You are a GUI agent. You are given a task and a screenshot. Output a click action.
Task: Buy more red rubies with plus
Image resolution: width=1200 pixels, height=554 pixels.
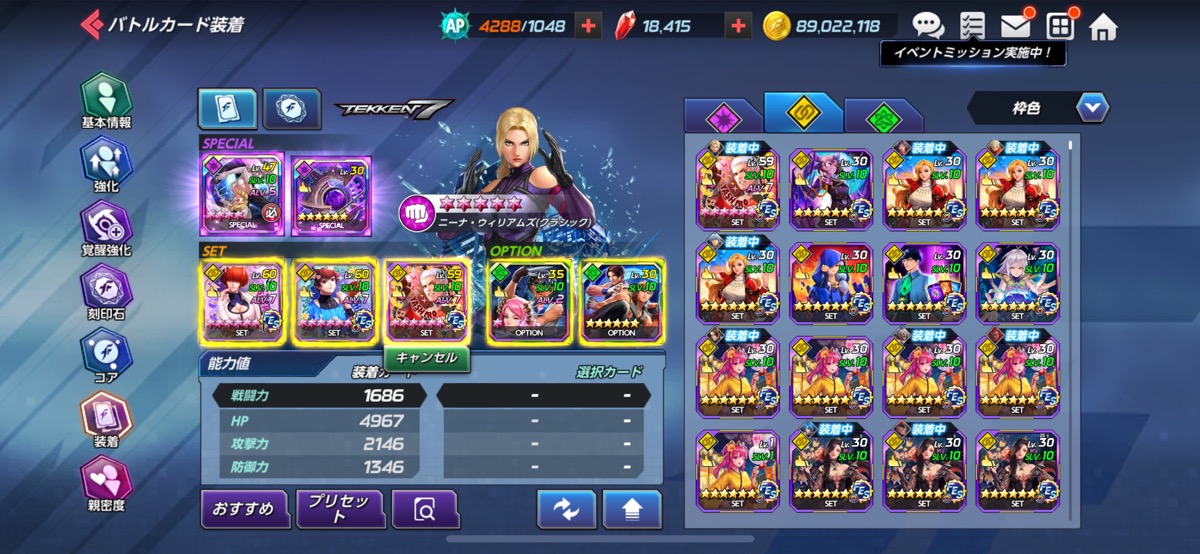coord(738,26)
